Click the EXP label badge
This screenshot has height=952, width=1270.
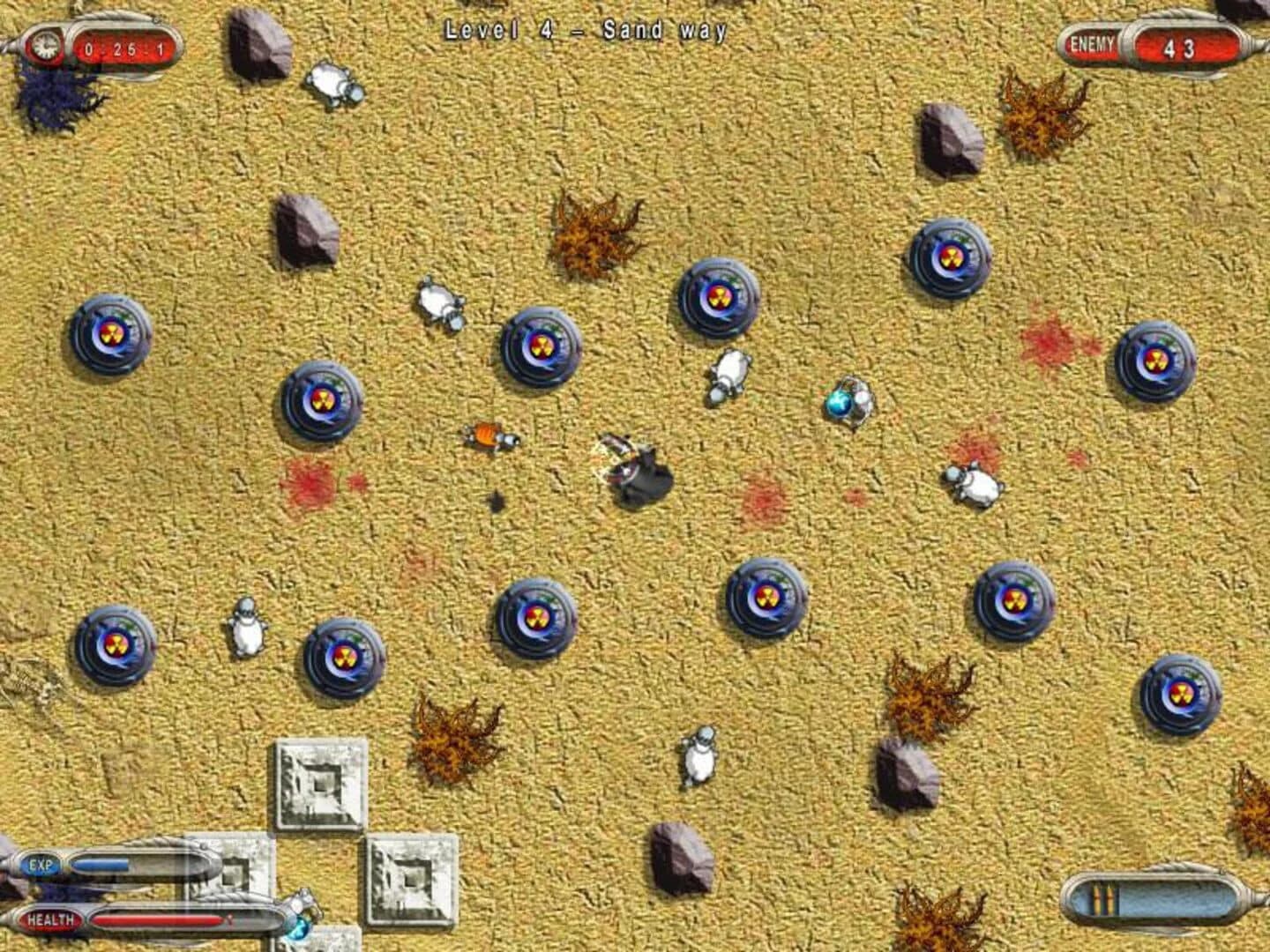(42, 866)
